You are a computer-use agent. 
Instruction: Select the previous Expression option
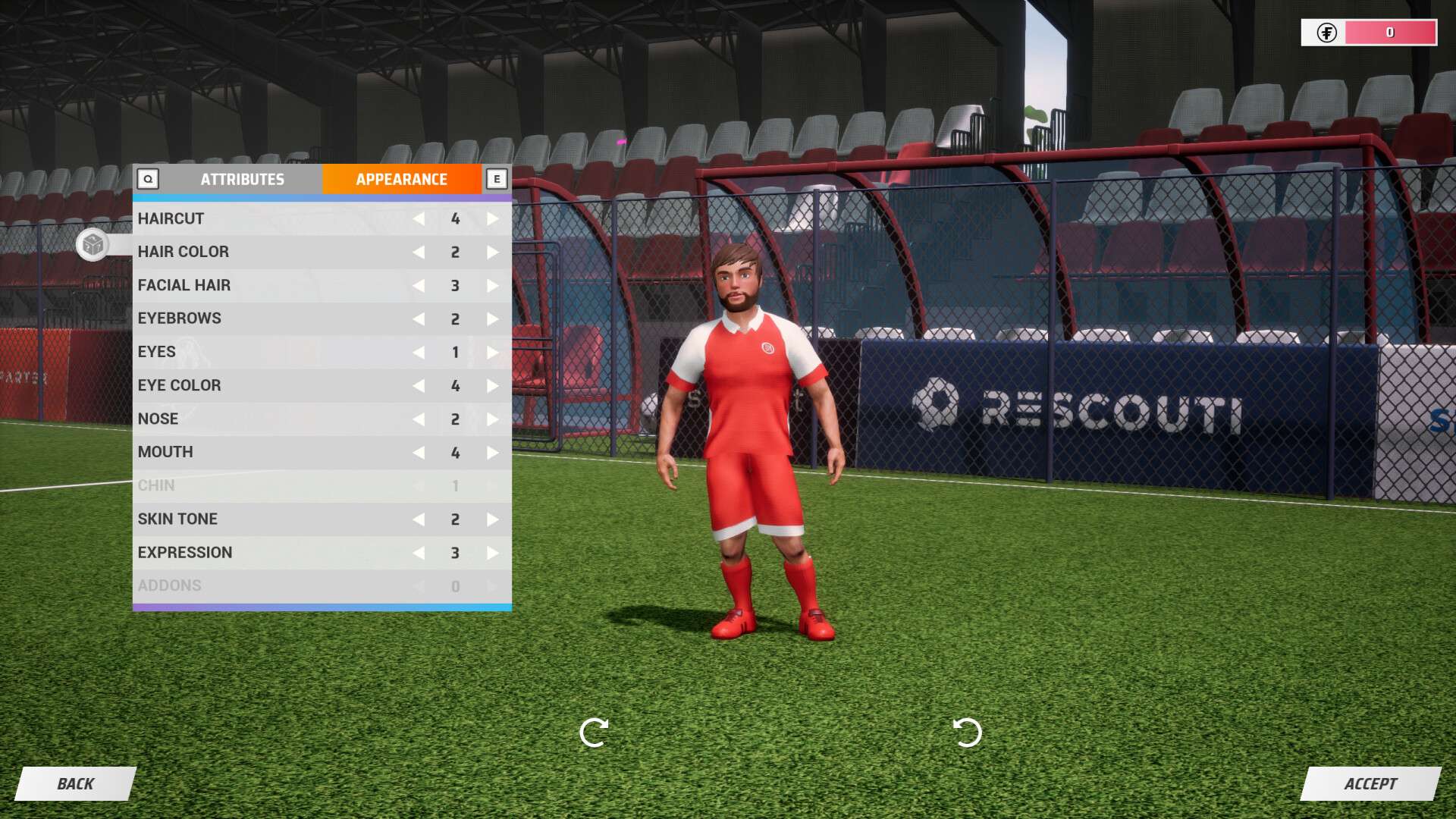click(x=419, y=553)
